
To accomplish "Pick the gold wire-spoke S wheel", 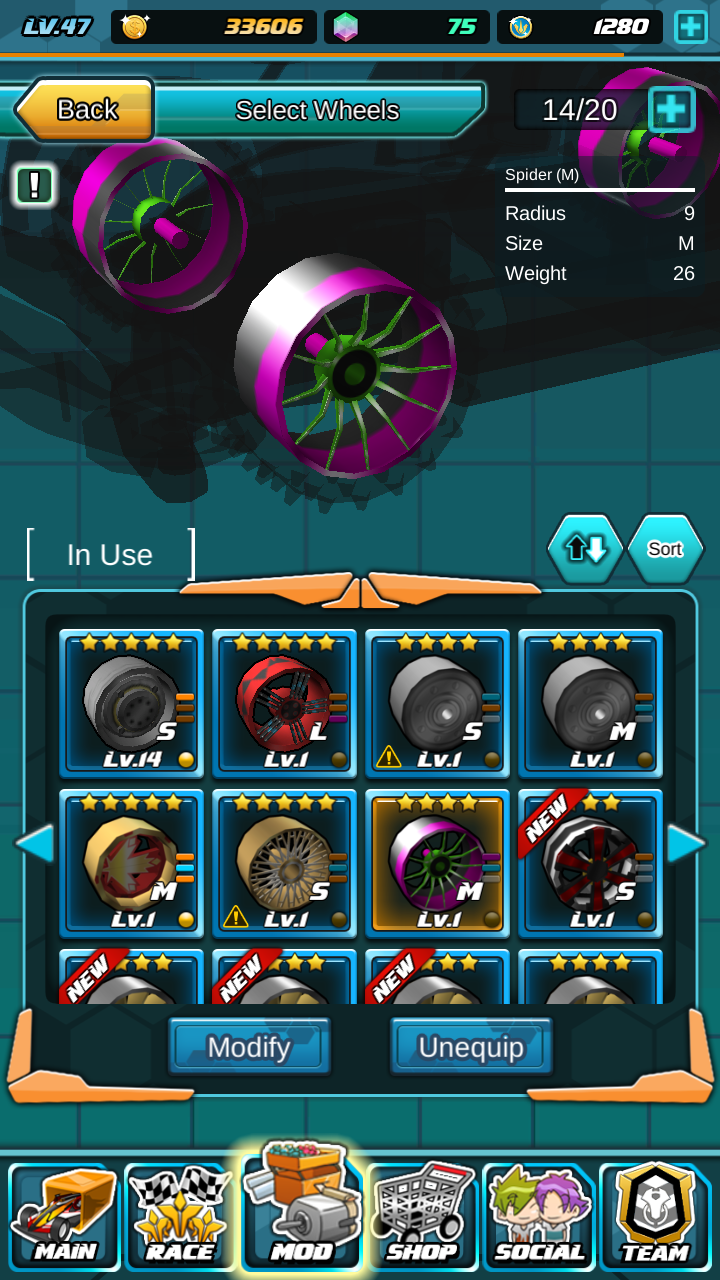I will 284,863.
